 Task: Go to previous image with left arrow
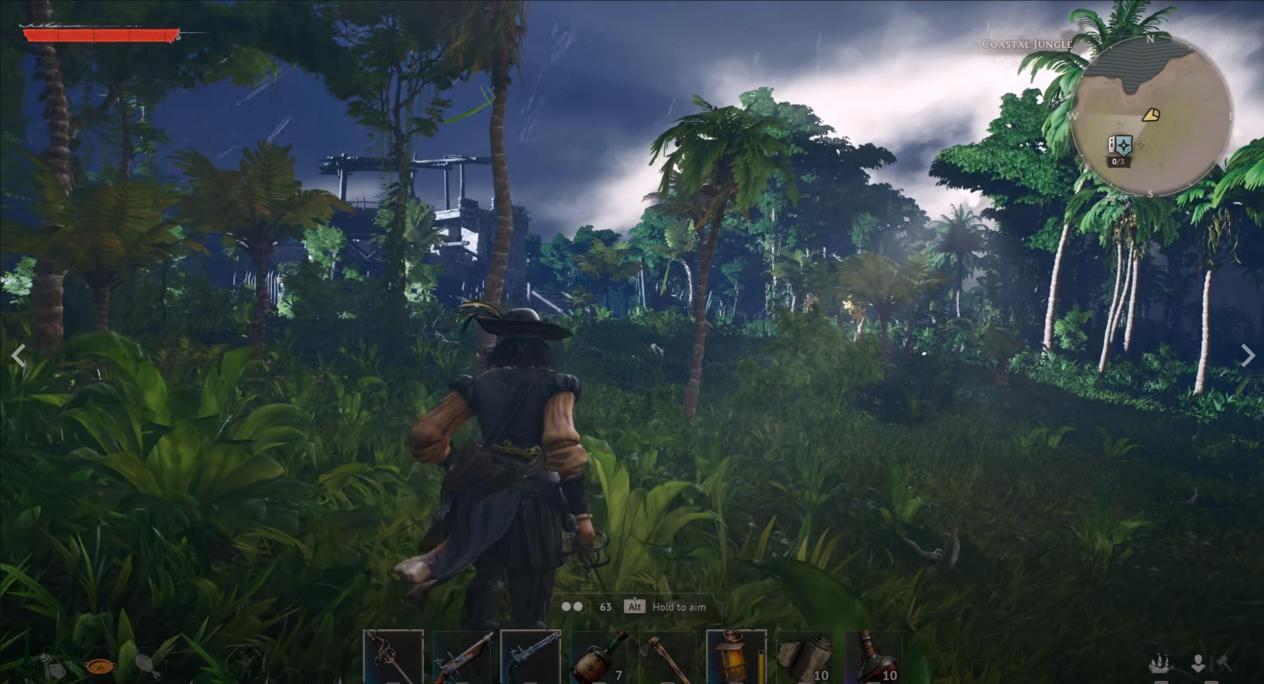pyautogui.click(x=18, y=355)
